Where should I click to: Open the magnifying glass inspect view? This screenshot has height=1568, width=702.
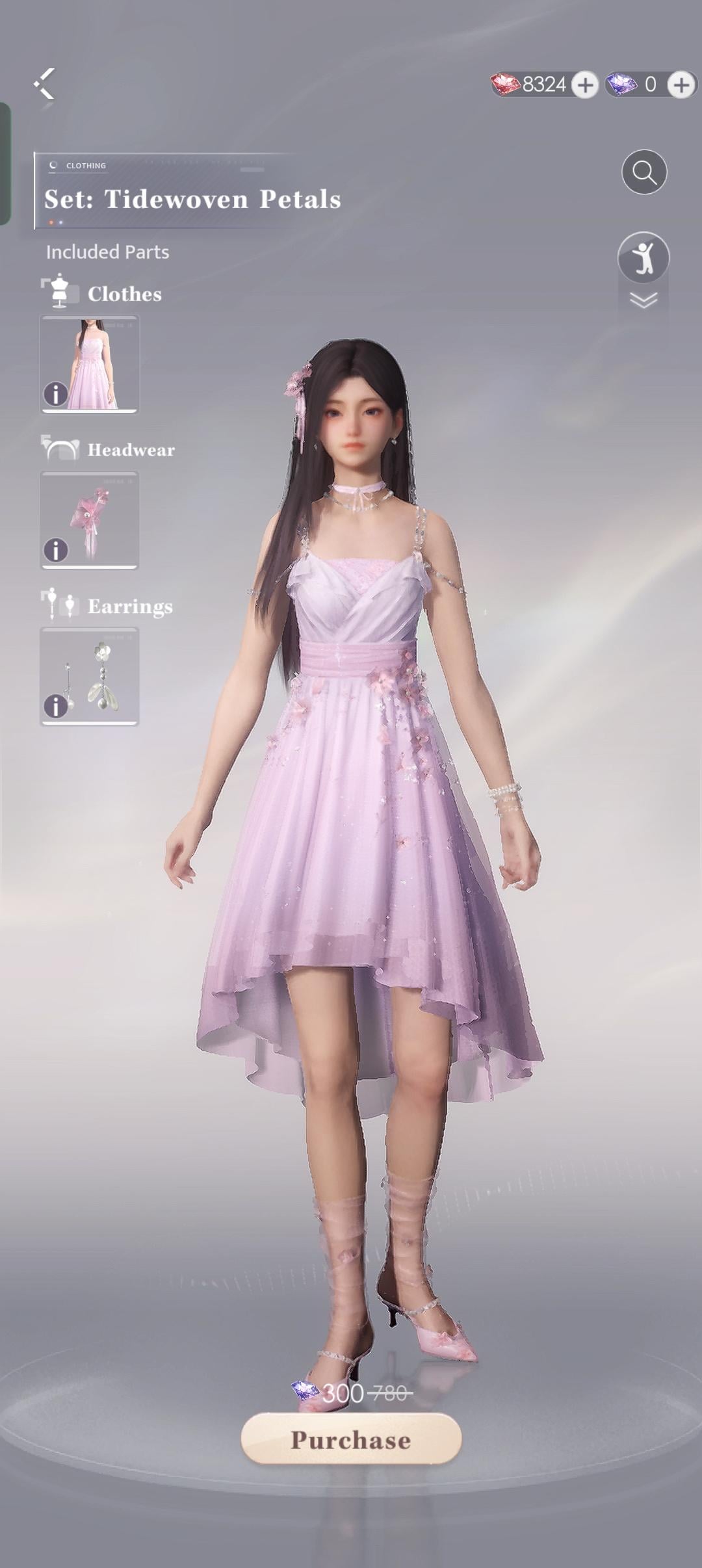coord(643,172)
